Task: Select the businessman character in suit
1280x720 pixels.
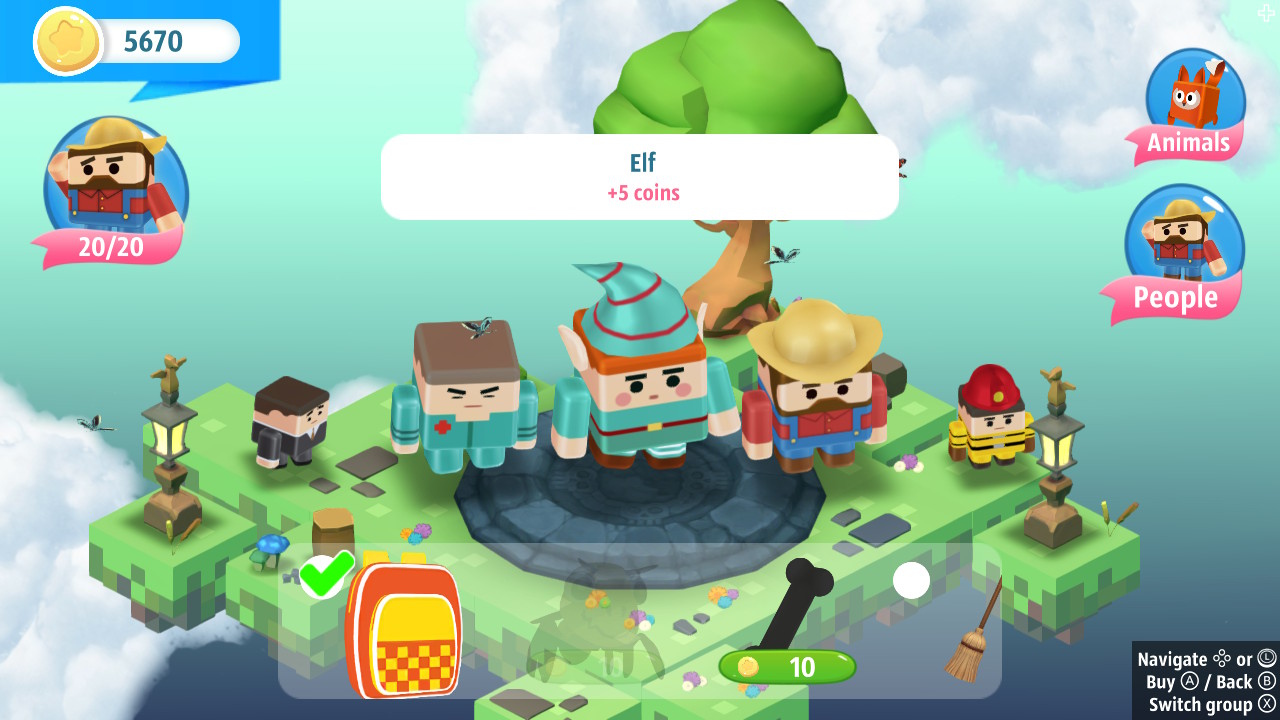Action: (x=290, y=420)
